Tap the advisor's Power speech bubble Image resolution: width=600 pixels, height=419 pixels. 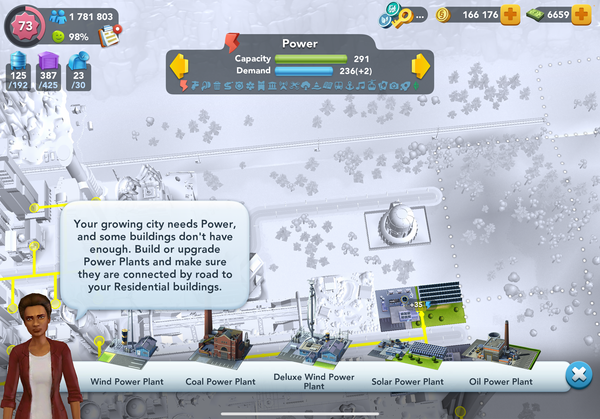(x=154, y=255)
